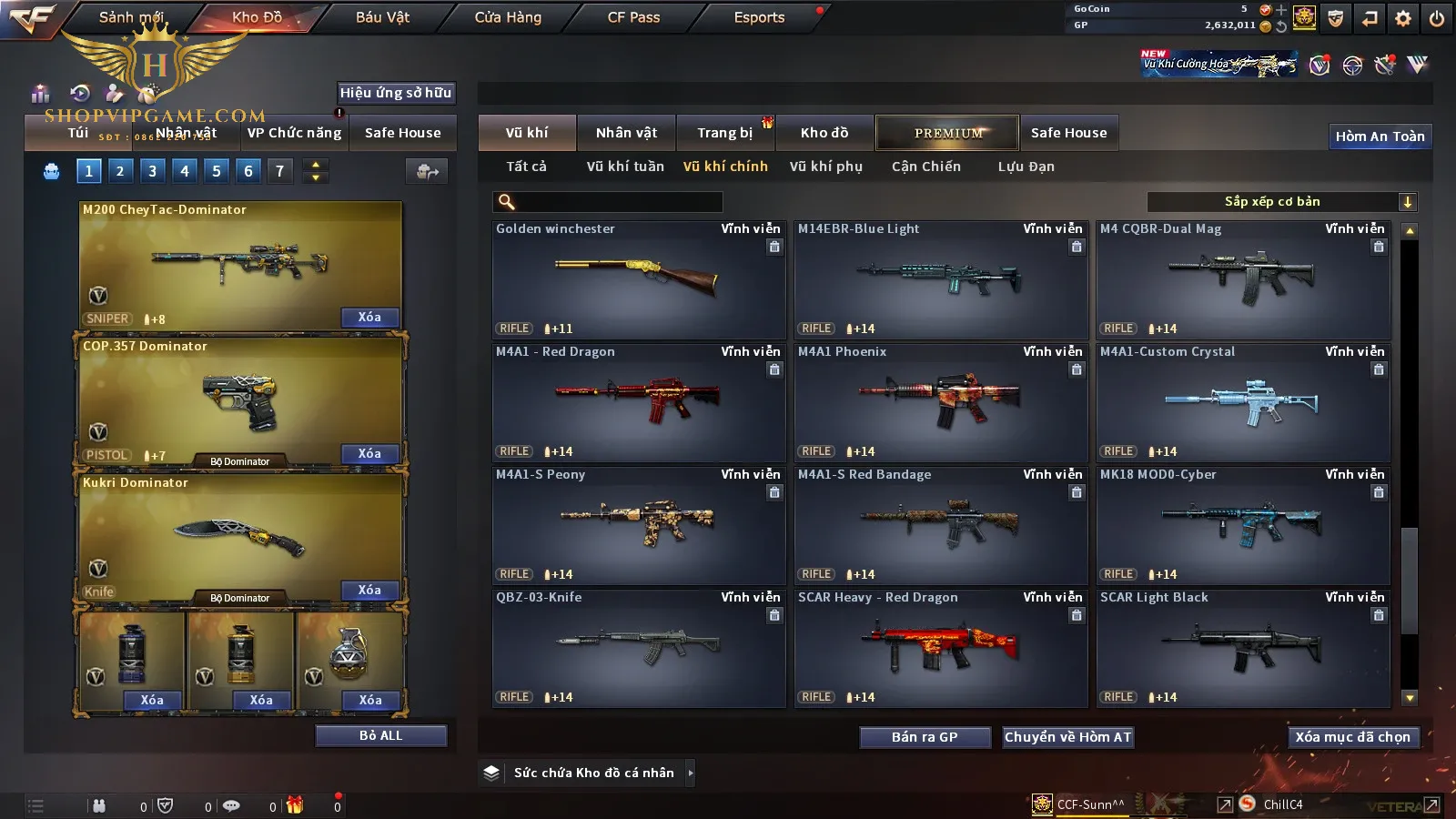Select the Cận Chiến melee filter
Screen dimensions: 1456x819
tap(925, 167)
